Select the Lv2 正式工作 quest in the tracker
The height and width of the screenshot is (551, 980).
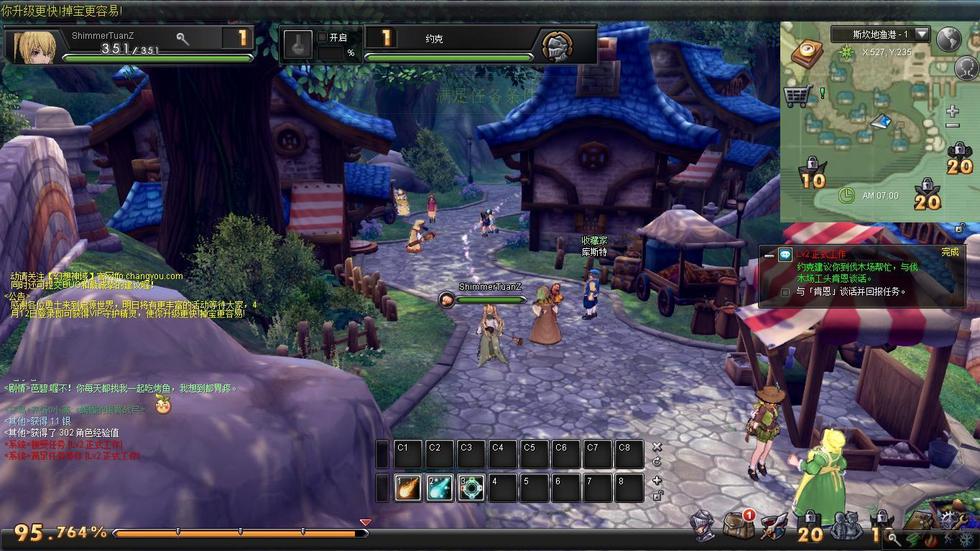822,254
